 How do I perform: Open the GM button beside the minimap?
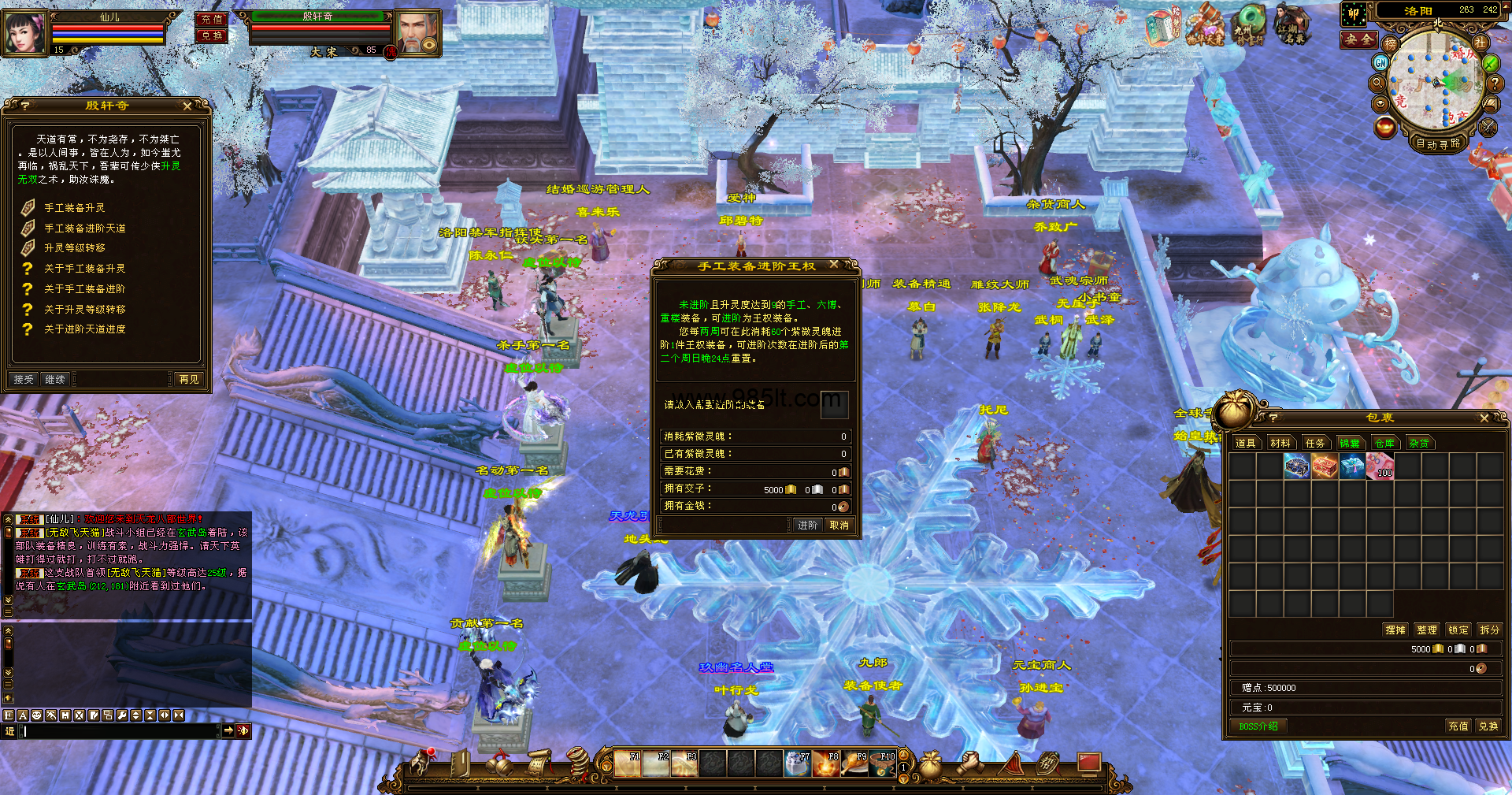point(1380,62)
